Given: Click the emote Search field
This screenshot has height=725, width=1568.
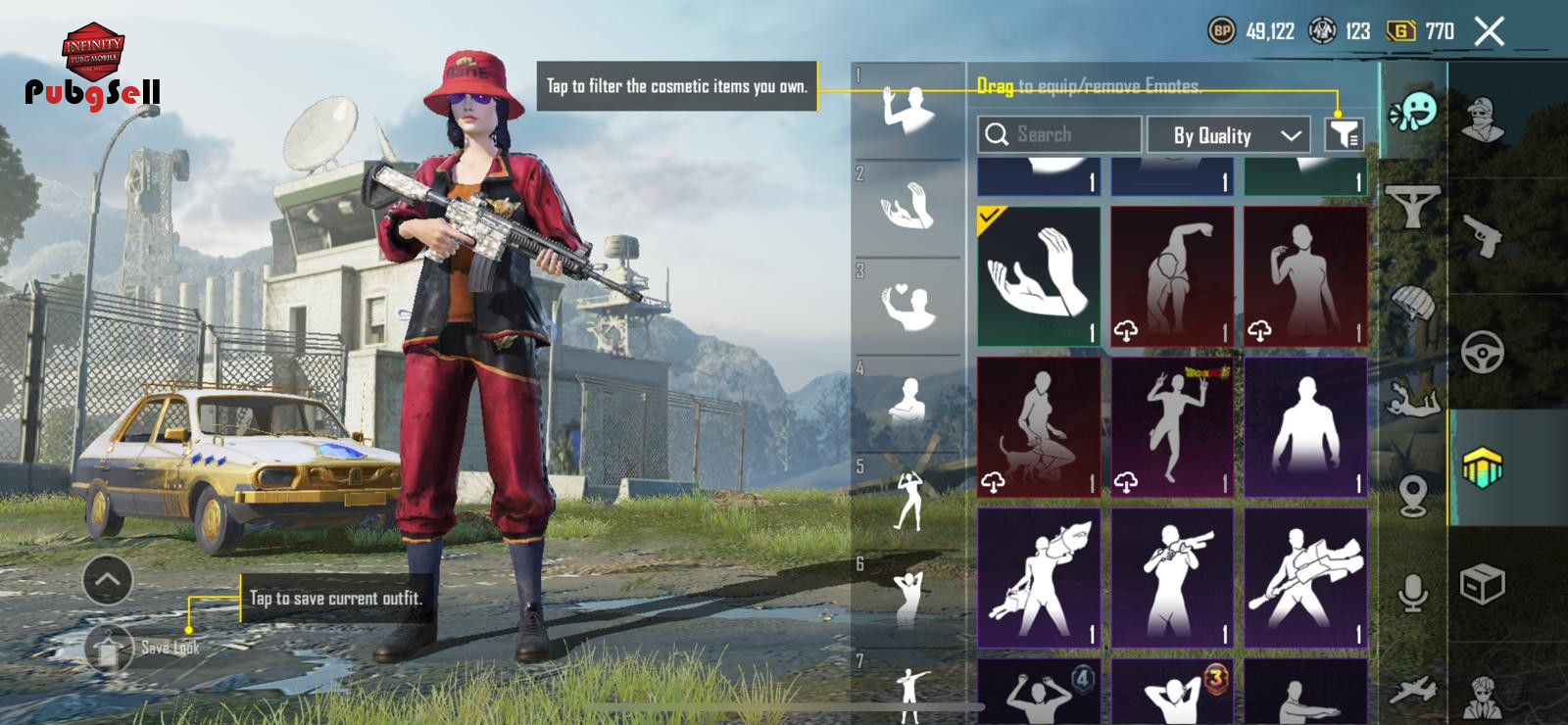Looking at the screenshot, I should point(1059,135).
